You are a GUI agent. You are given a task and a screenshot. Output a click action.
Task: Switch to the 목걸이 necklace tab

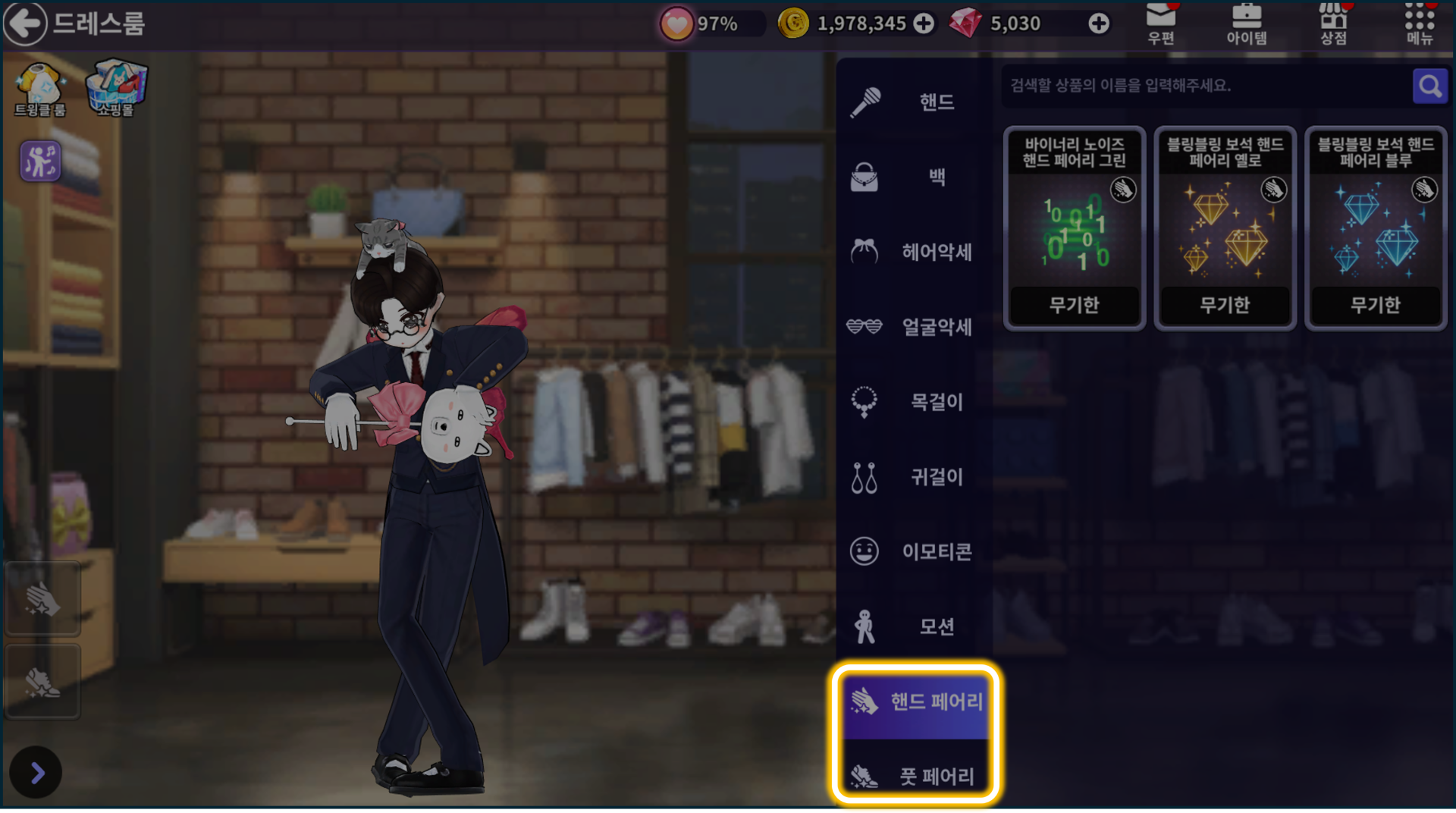[915, 402]
